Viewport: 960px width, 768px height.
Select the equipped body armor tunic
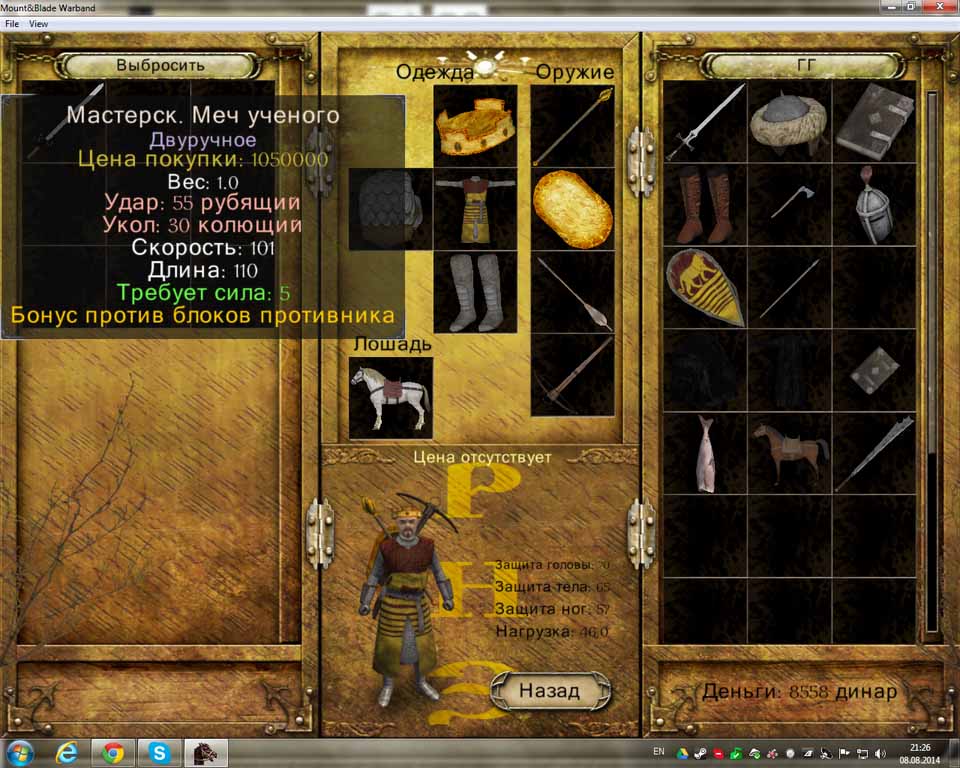point(475,208)
